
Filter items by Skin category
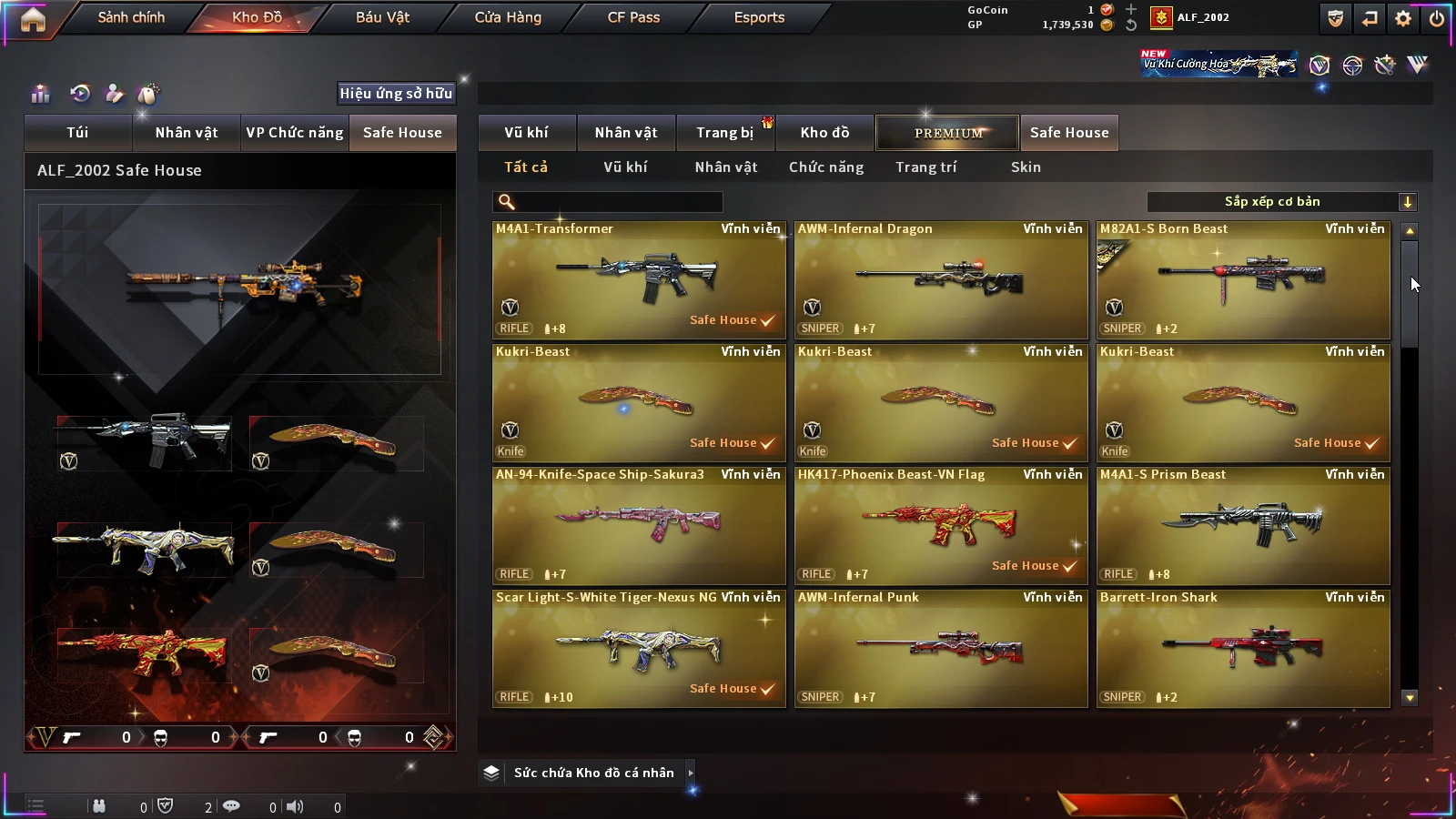pyautogui.click(x=1026, y=167)
